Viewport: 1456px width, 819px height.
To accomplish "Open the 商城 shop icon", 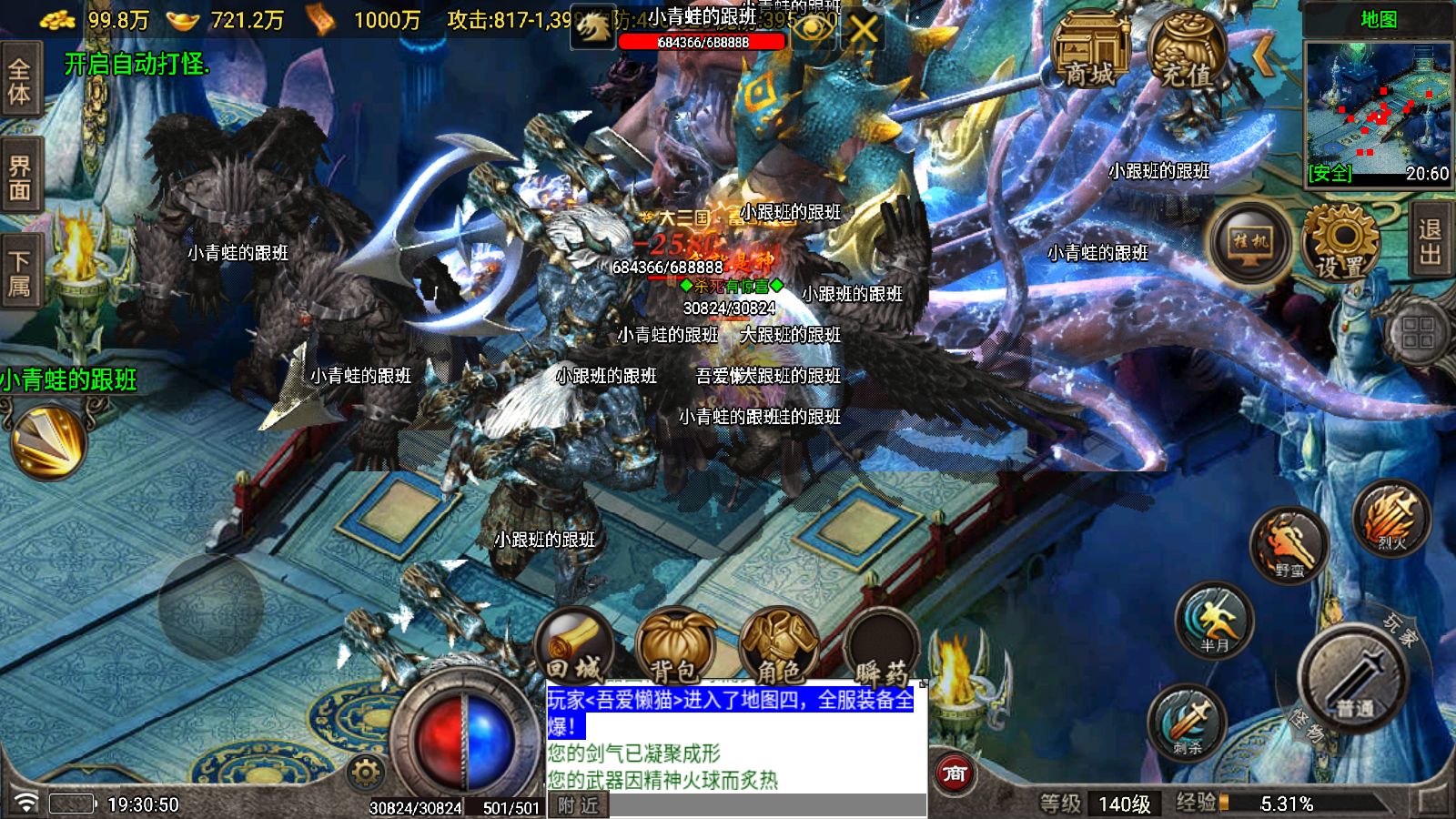I will click(1089, 50).
